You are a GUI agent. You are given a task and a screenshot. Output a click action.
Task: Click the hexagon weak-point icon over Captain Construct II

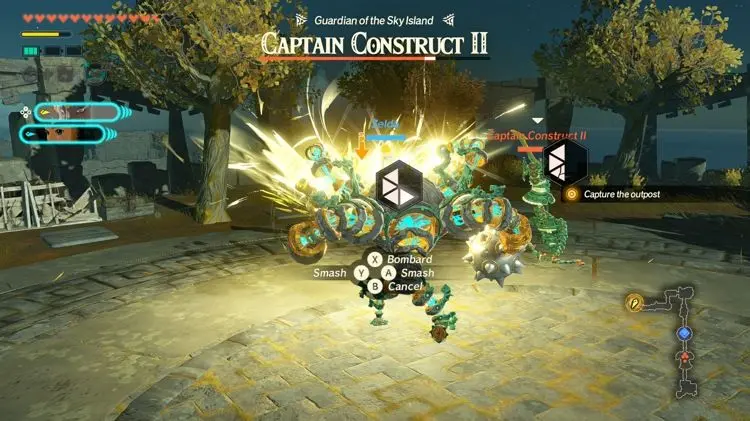point(564,162)
